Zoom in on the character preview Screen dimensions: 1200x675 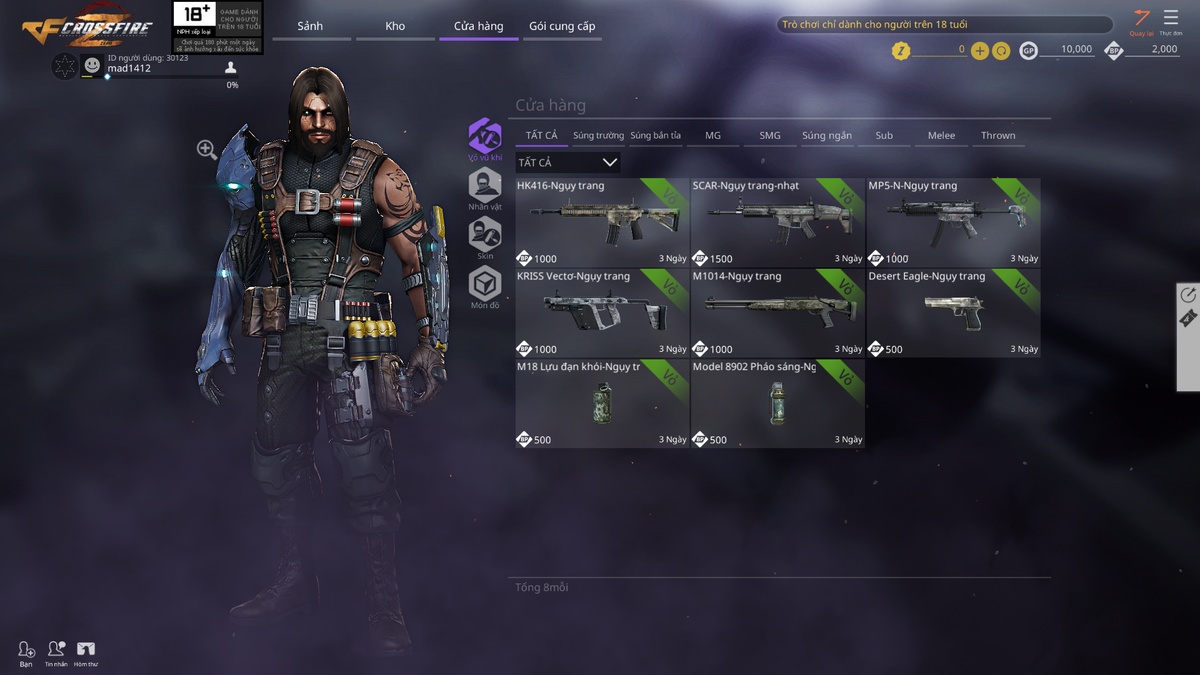[207, 150]
